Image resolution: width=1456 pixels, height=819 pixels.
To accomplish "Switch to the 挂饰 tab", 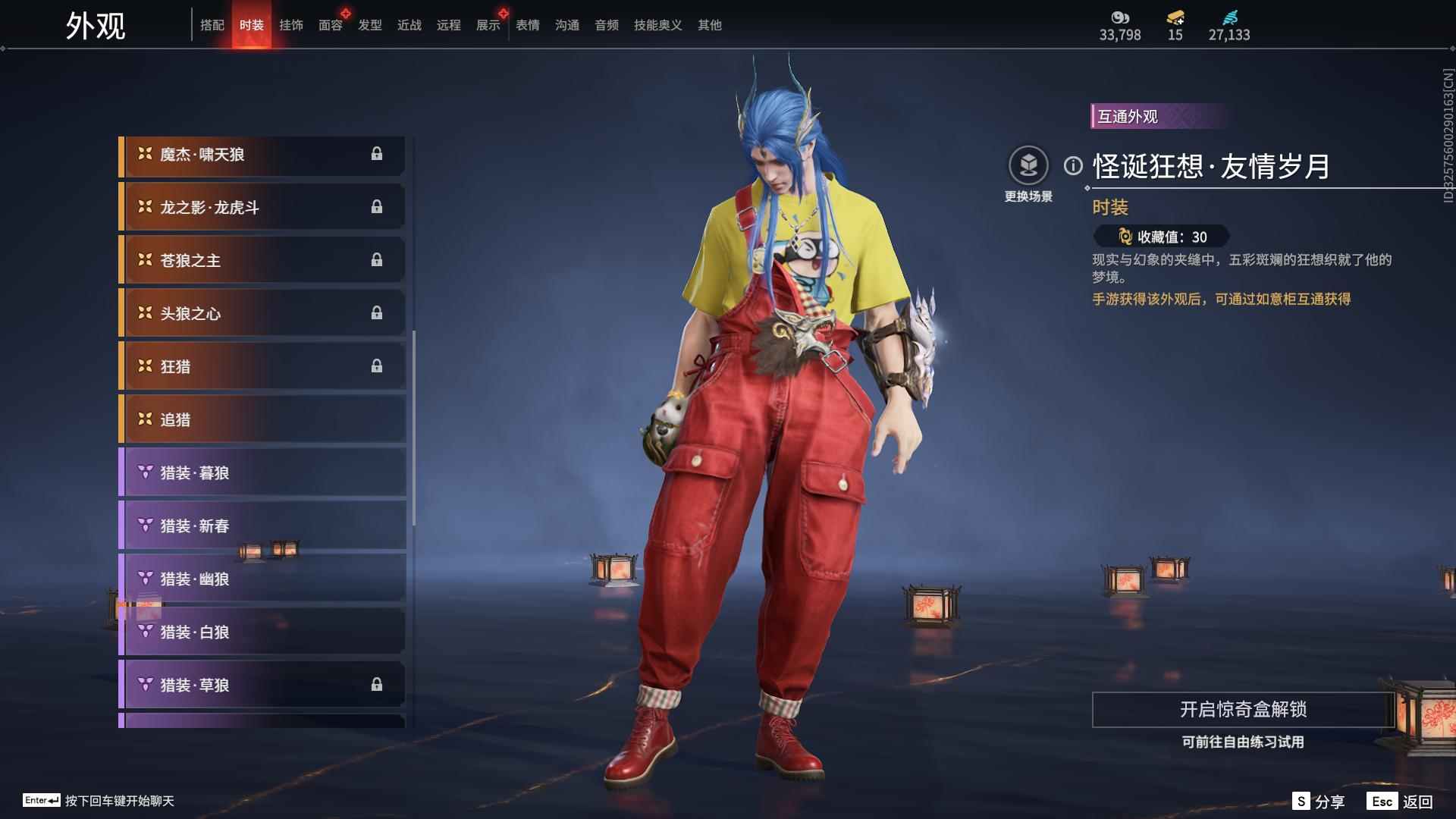I will coord(291,25).
